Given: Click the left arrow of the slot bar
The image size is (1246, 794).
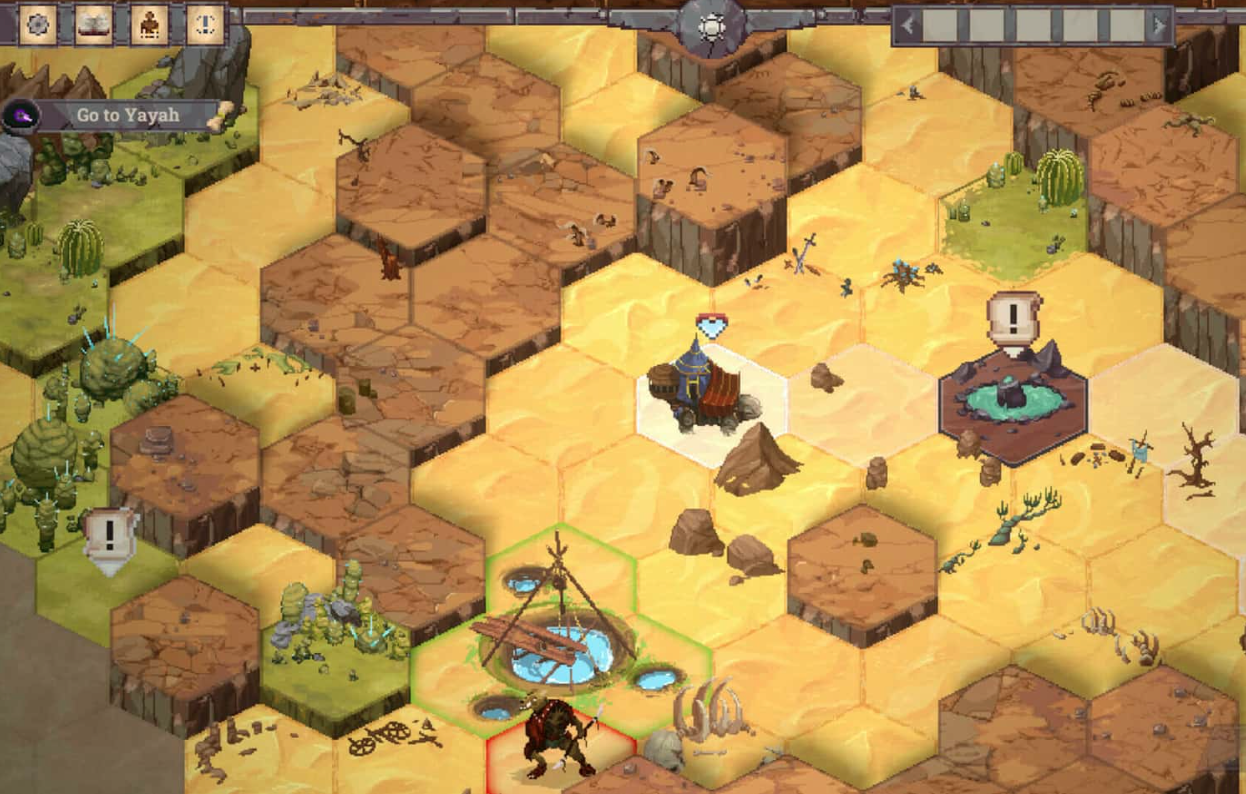Looking at the screenshot, I should (908, 26).
